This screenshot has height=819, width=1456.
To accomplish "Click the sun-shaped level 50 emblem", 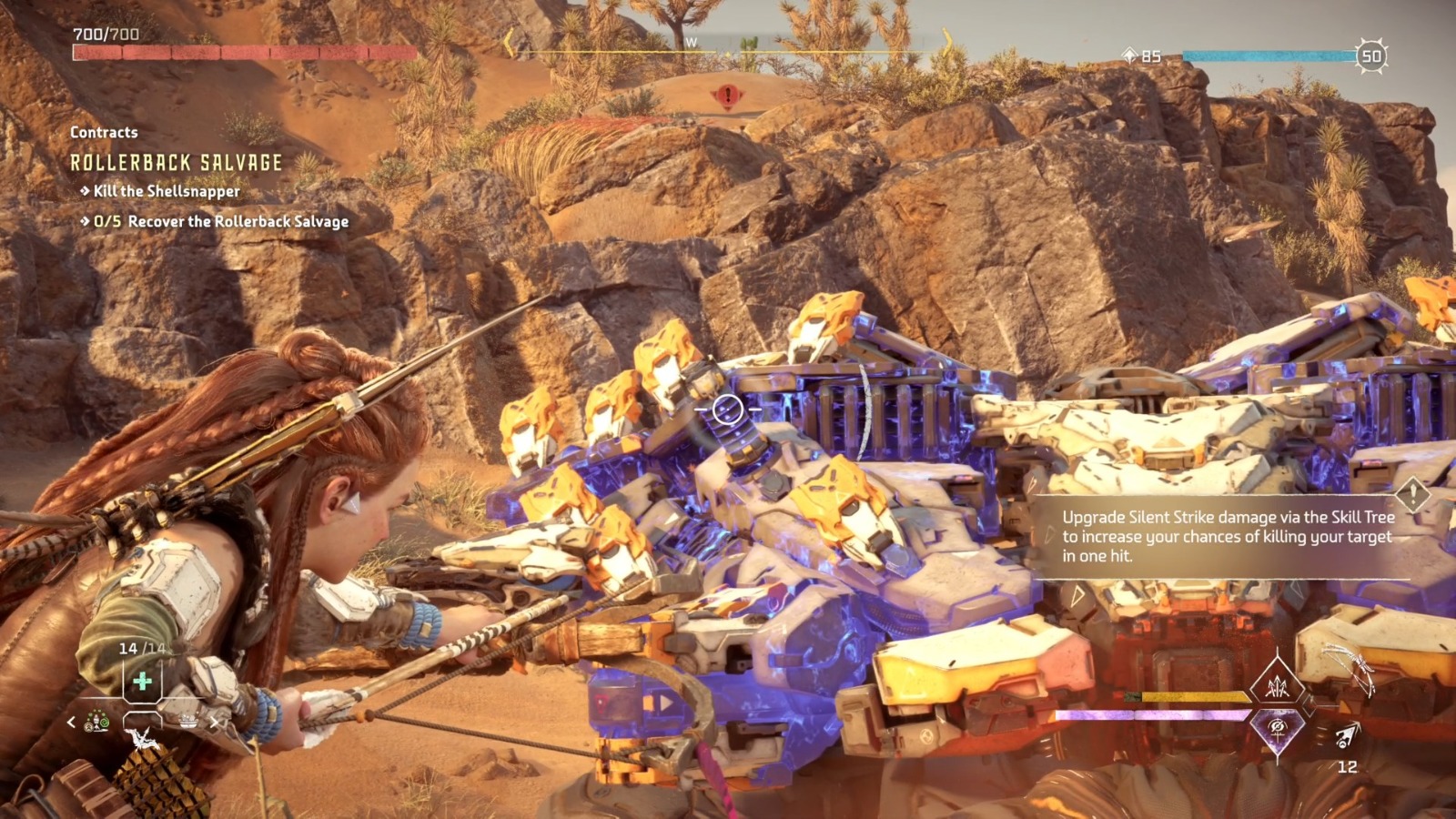I will pos(1372,56).
